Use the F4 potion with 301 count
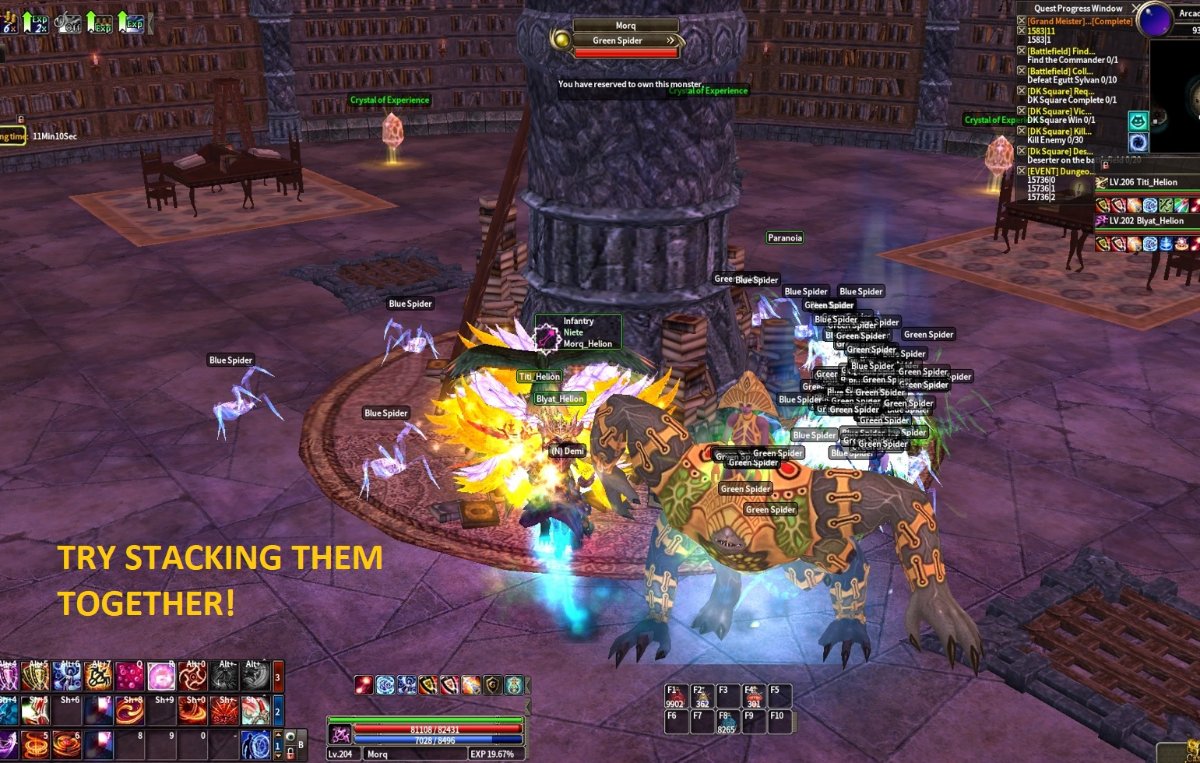 pyautogui.click(x=754, y=695)
